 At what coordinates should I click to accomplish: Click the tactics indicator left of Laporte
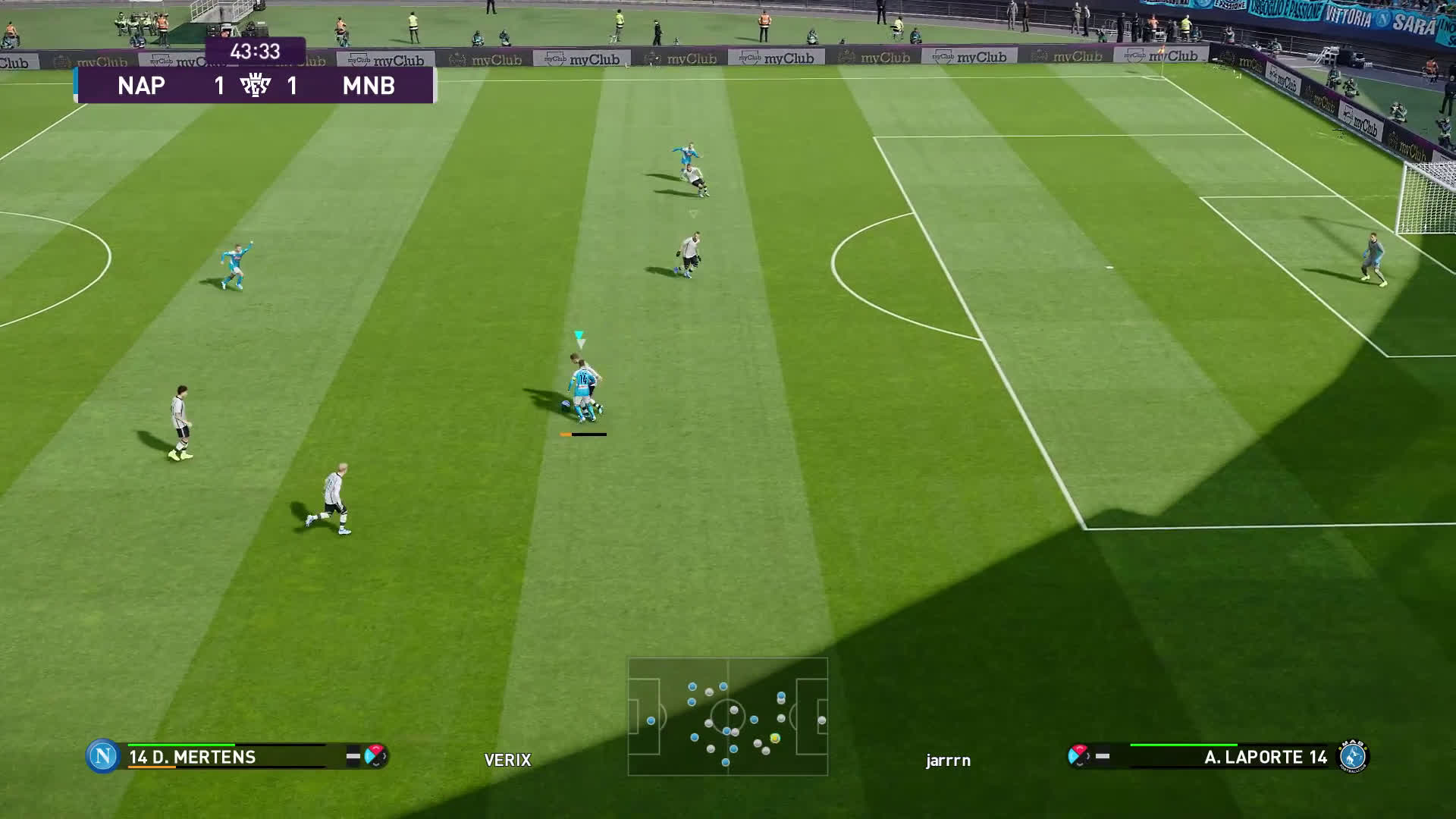click(x=1078, y=755)
